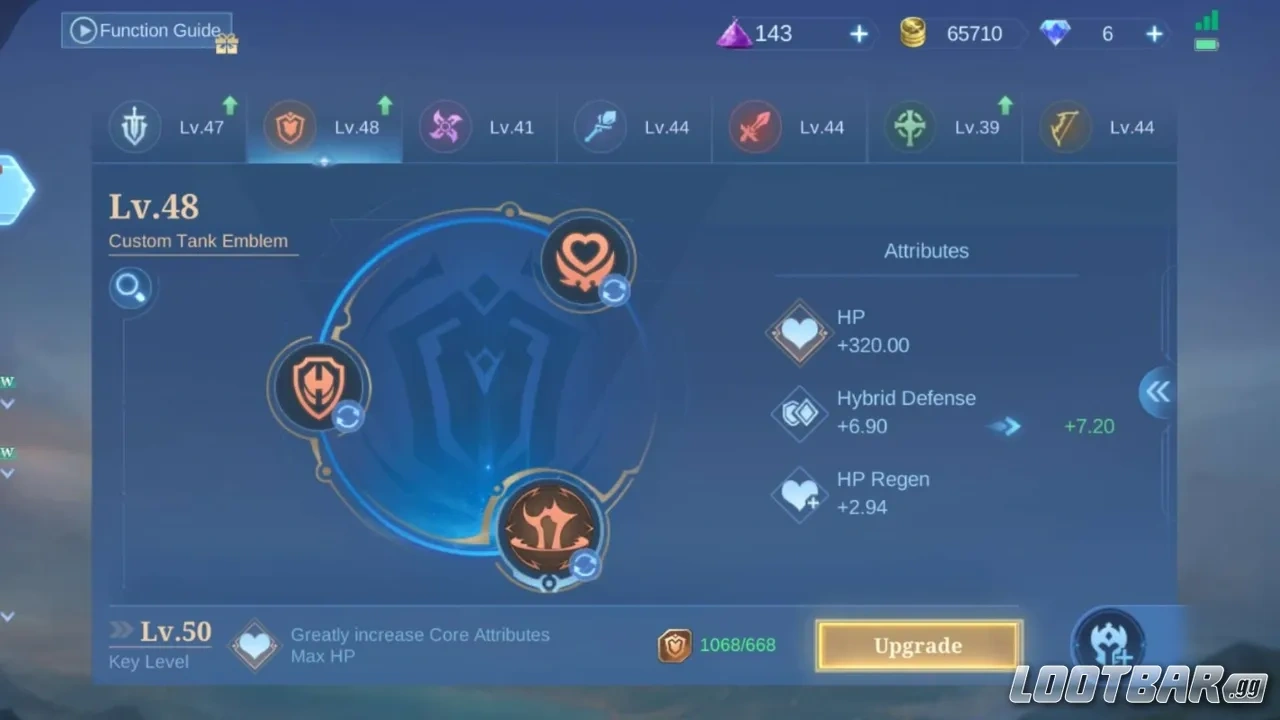Click the swap icon on the bottom core talent

(x=583, y=563)
